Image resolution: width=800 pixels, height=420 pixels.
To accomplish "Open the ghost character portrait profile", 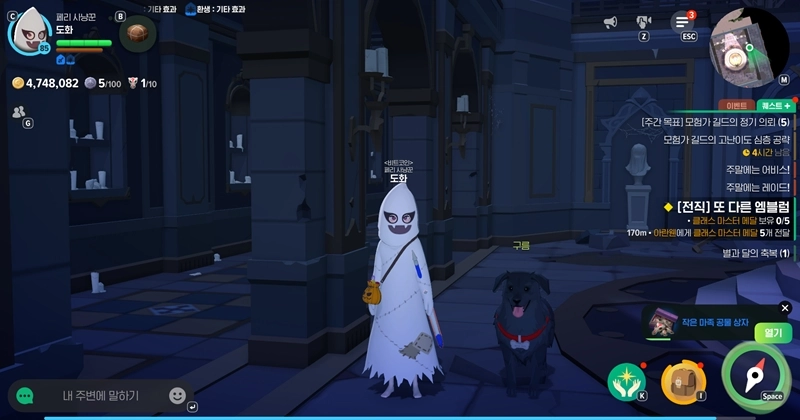I will click(30, 32).
